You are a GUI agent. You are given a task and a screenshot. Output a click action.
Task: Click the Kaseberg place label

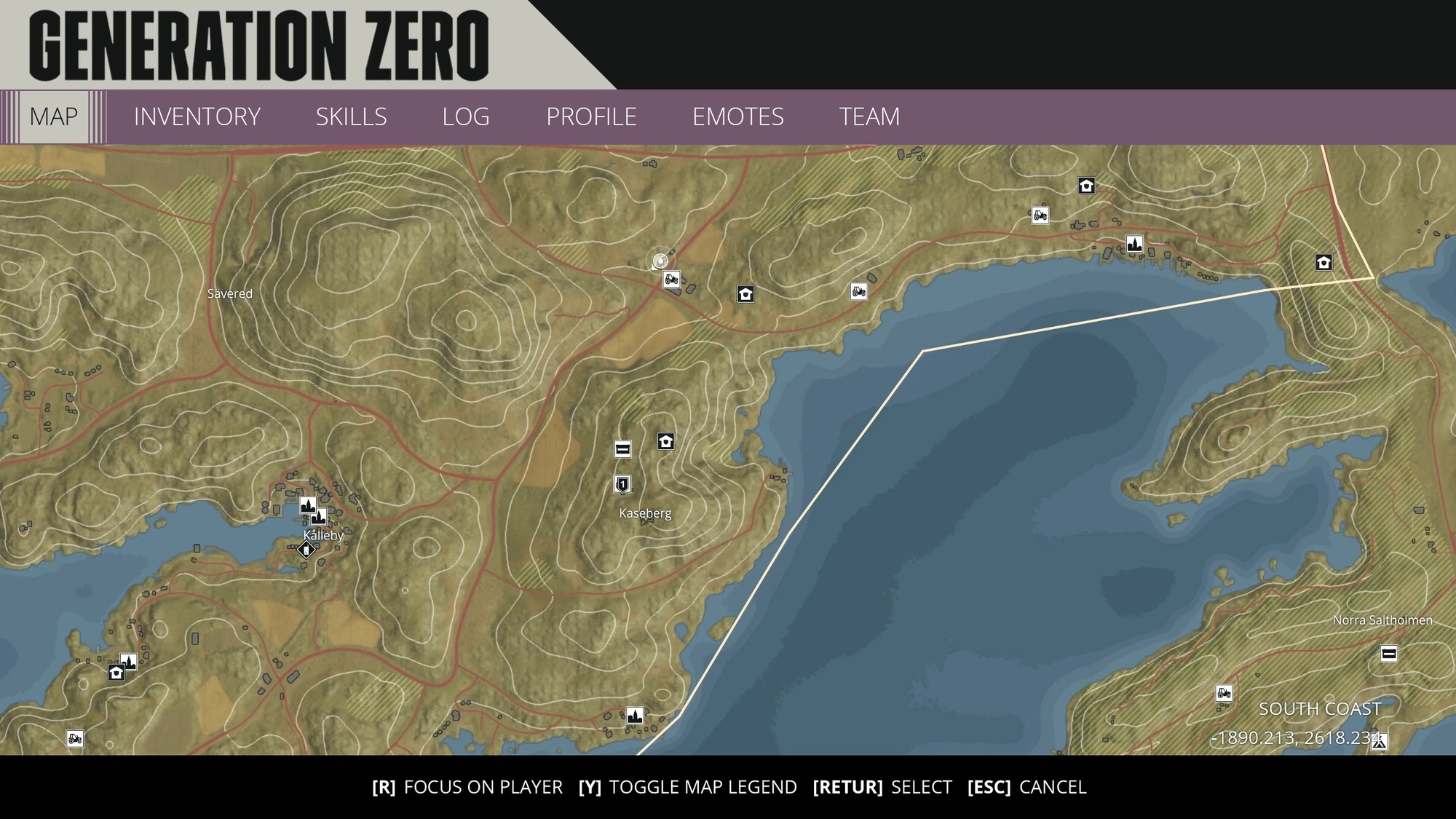[644, 514]
